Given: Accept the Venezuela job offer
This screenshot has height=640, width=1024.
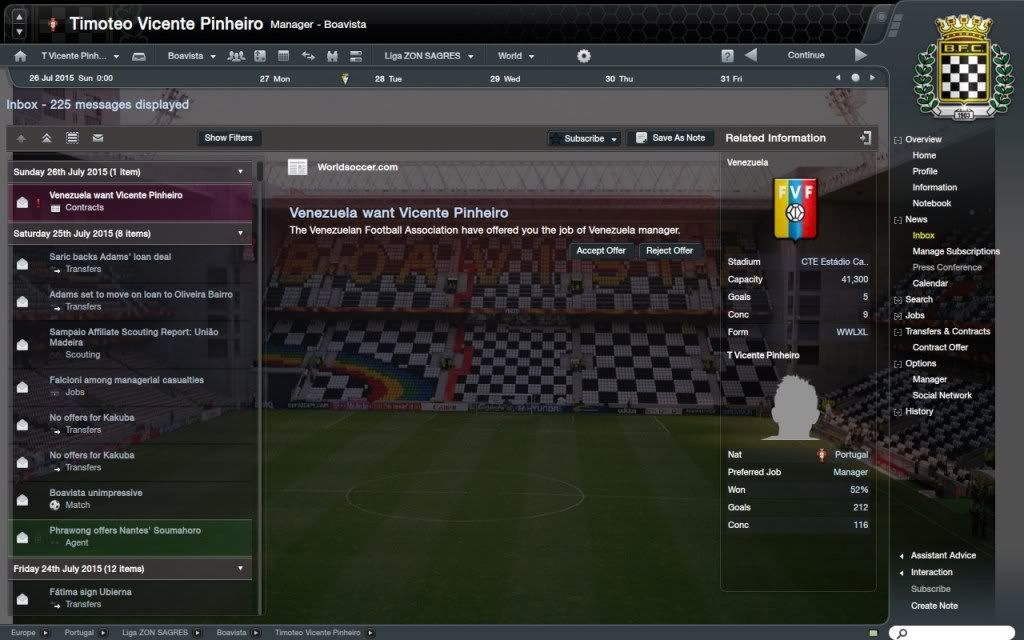Looking at the screenshot, I should point(601,251).
